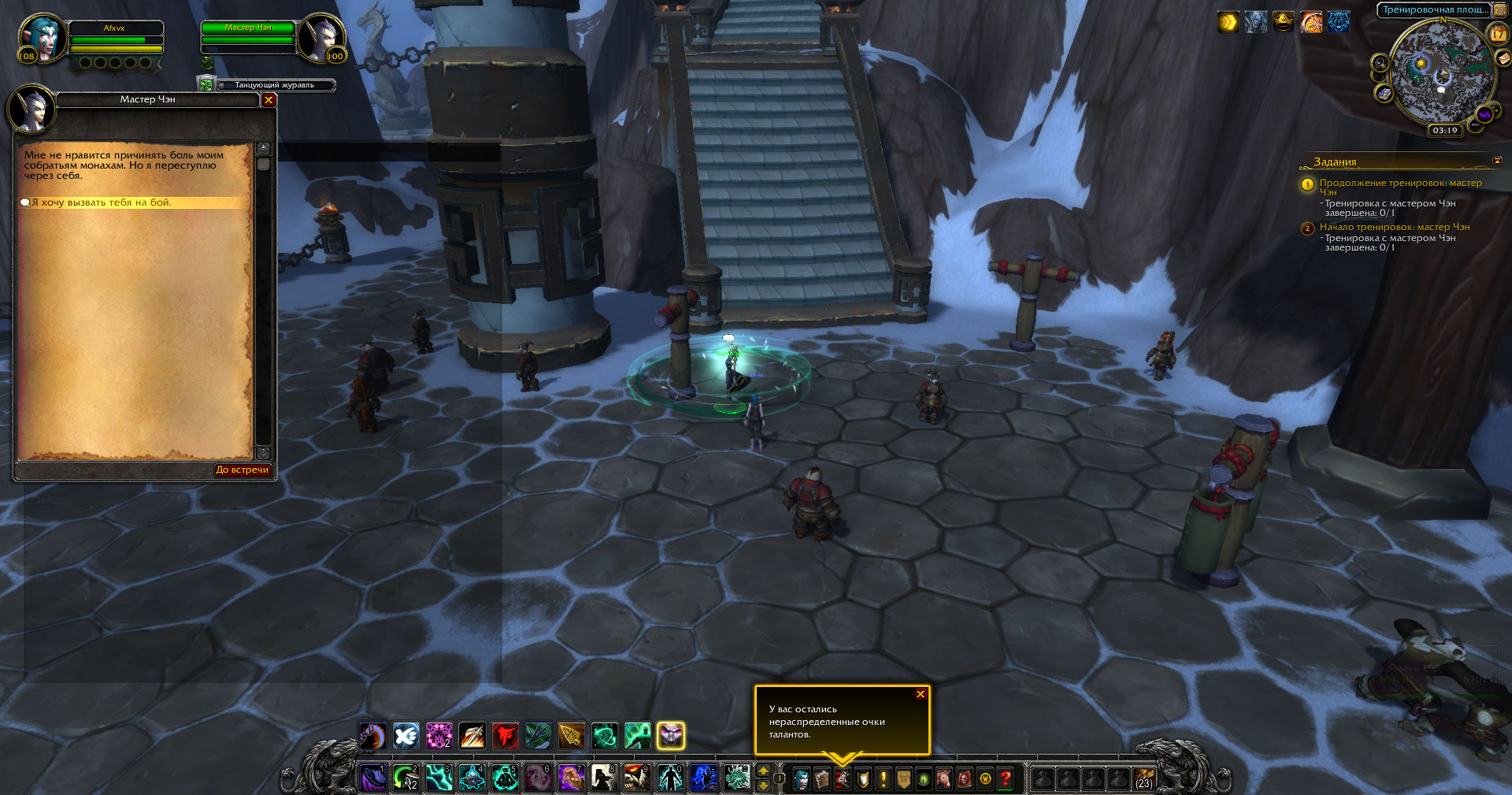The image size is (1512, 795).
Task: Click the "До встречи" goodbye button
Action: [x=243, y=470]
